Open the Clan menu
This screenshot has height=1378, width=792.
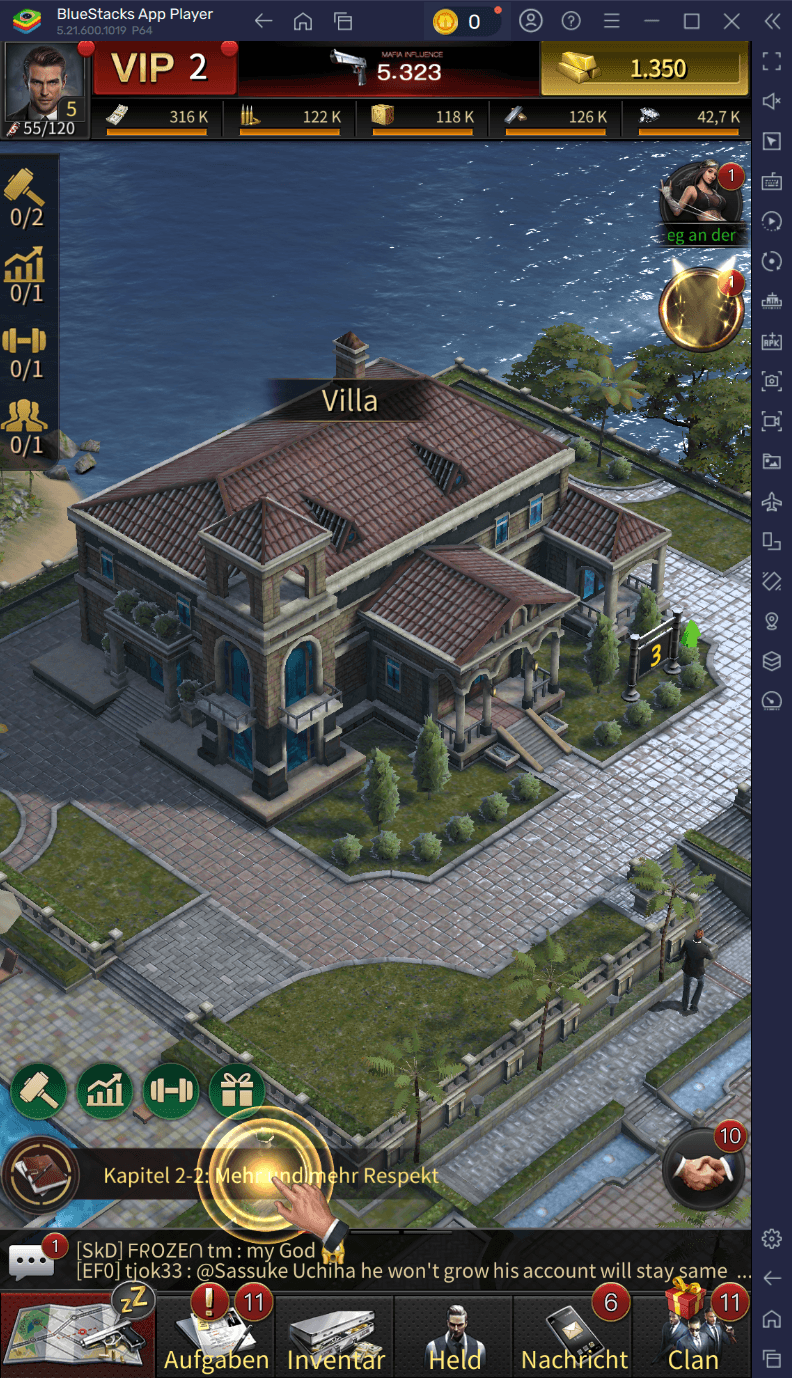(x=694, y=1335)
